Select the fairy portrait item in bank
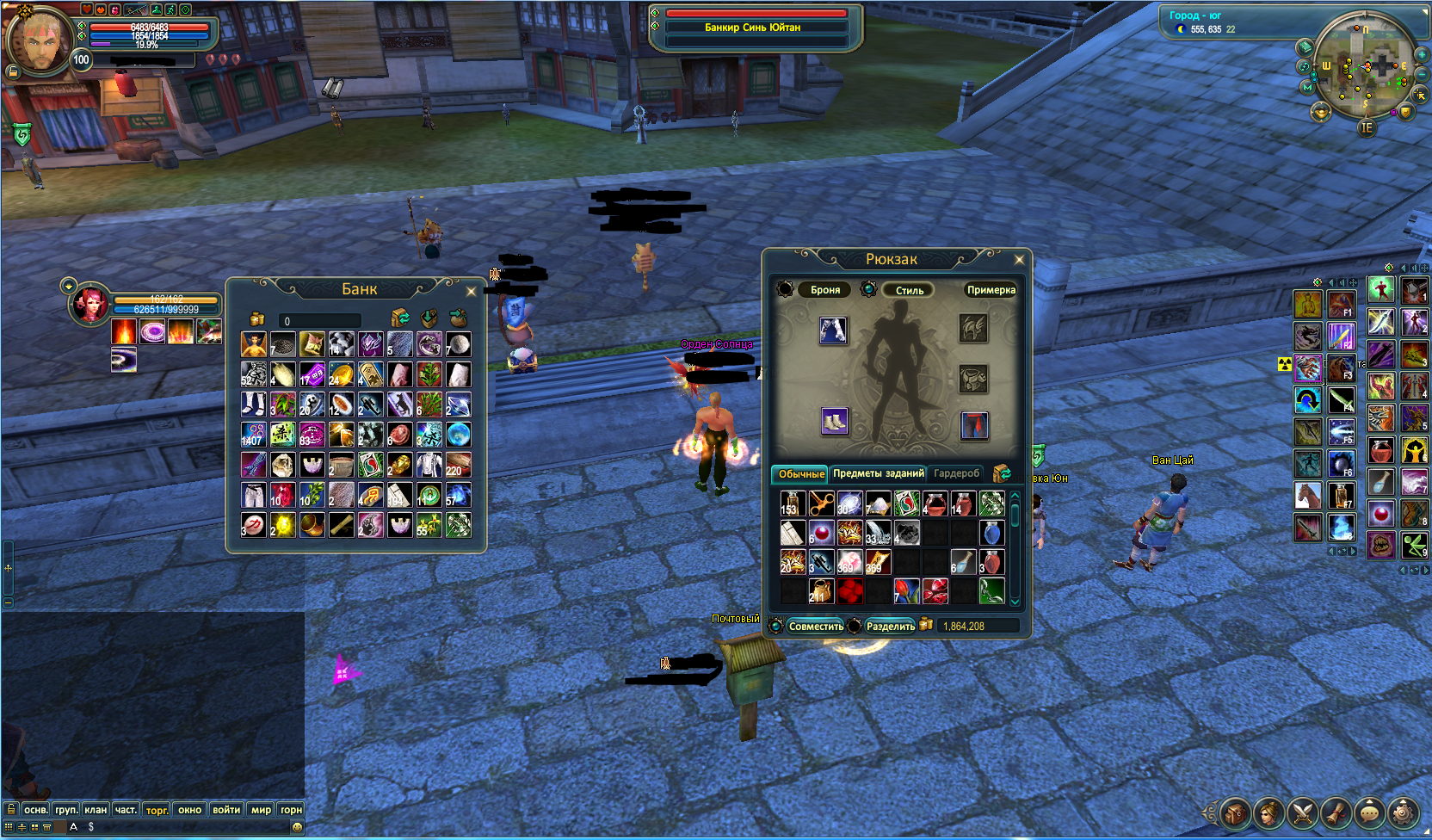 tap(254, 345)
